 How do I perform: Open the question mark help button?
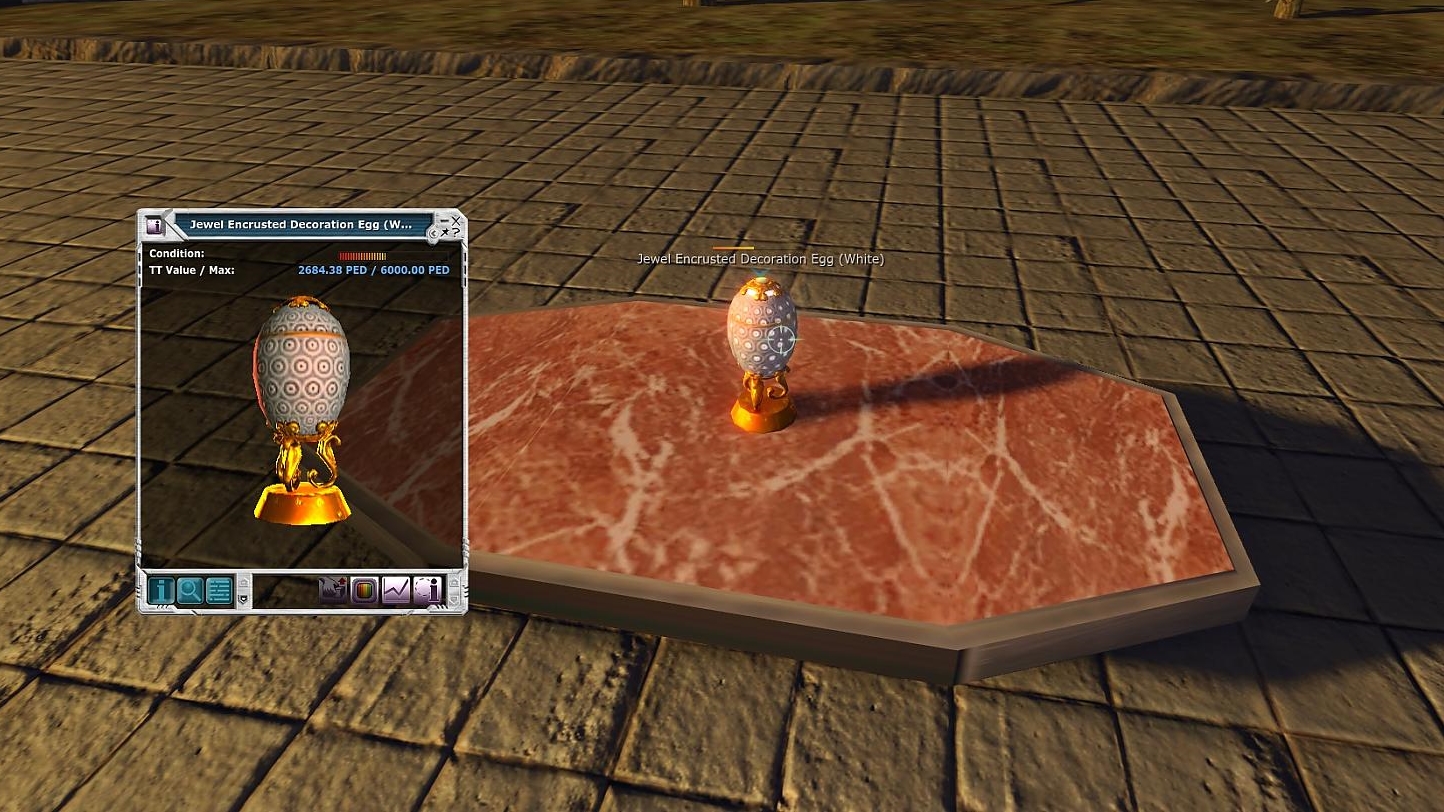456,232
